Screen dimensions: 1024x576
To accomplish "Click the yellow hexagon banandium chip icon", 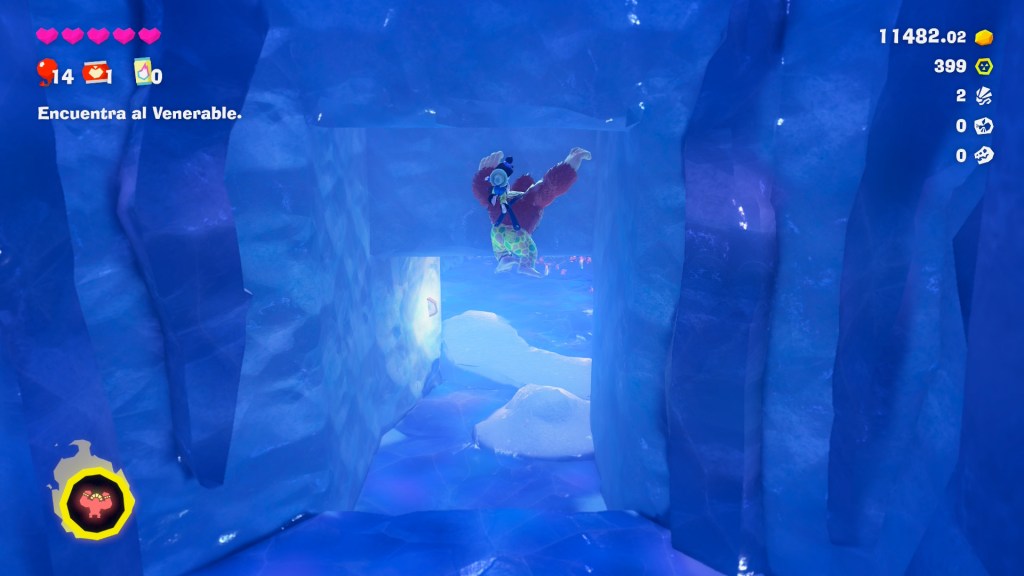I will (x=985, y=67).
